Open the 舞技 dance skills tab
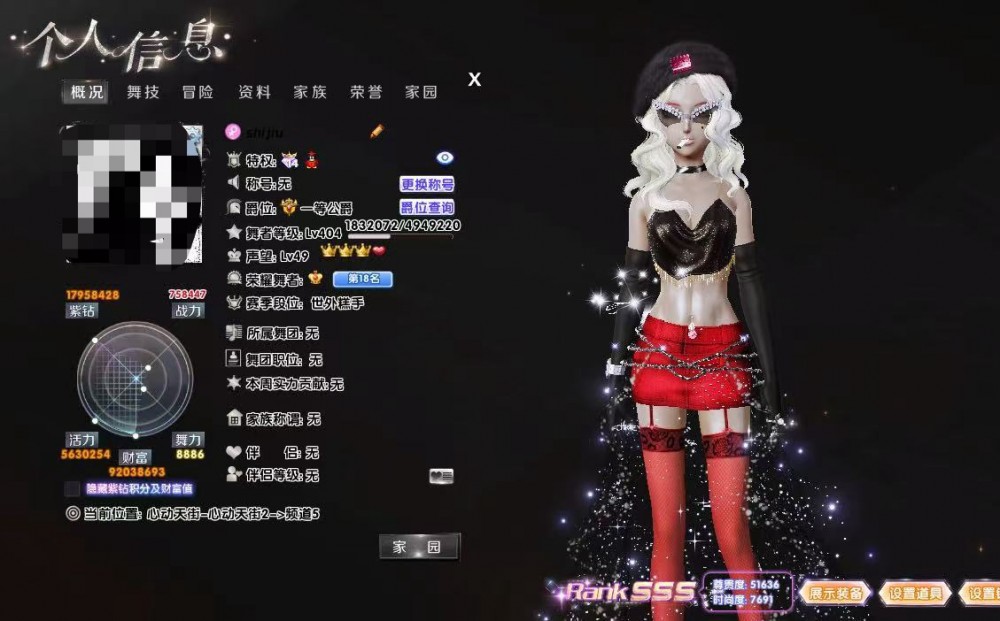 142,93
